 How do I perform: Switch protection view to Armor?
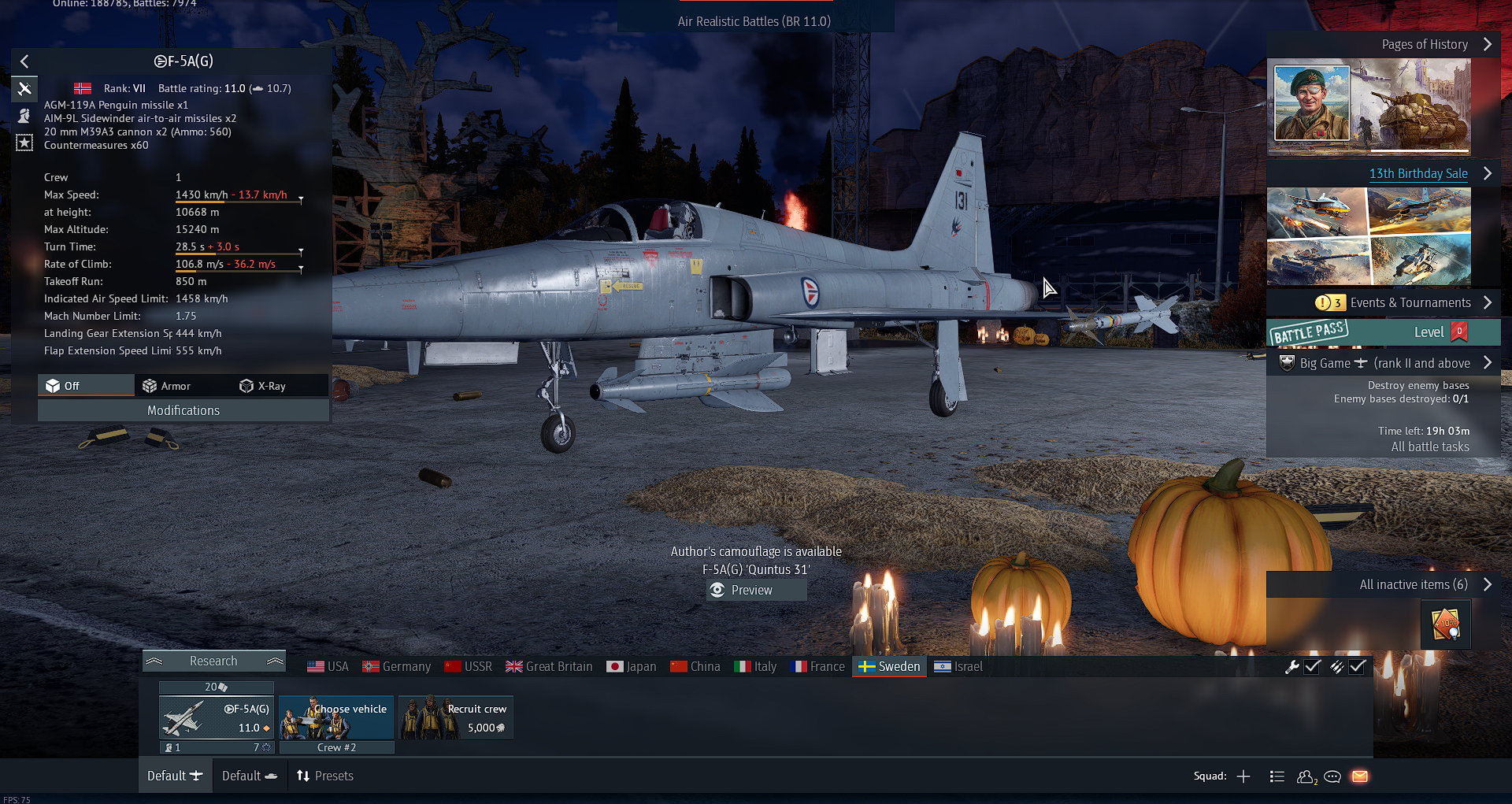point(167,386)
